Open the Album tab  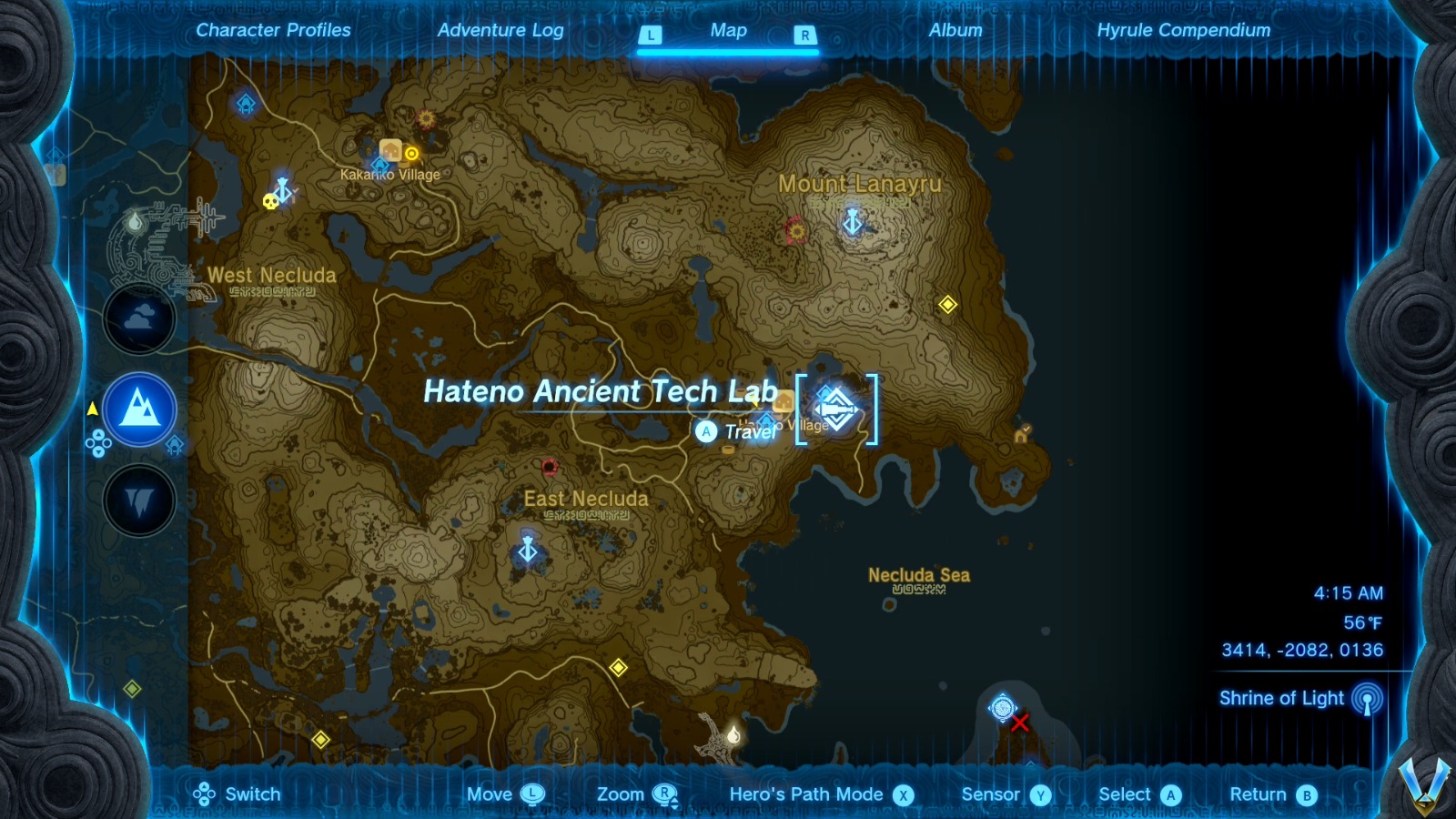tap(954, 30)
